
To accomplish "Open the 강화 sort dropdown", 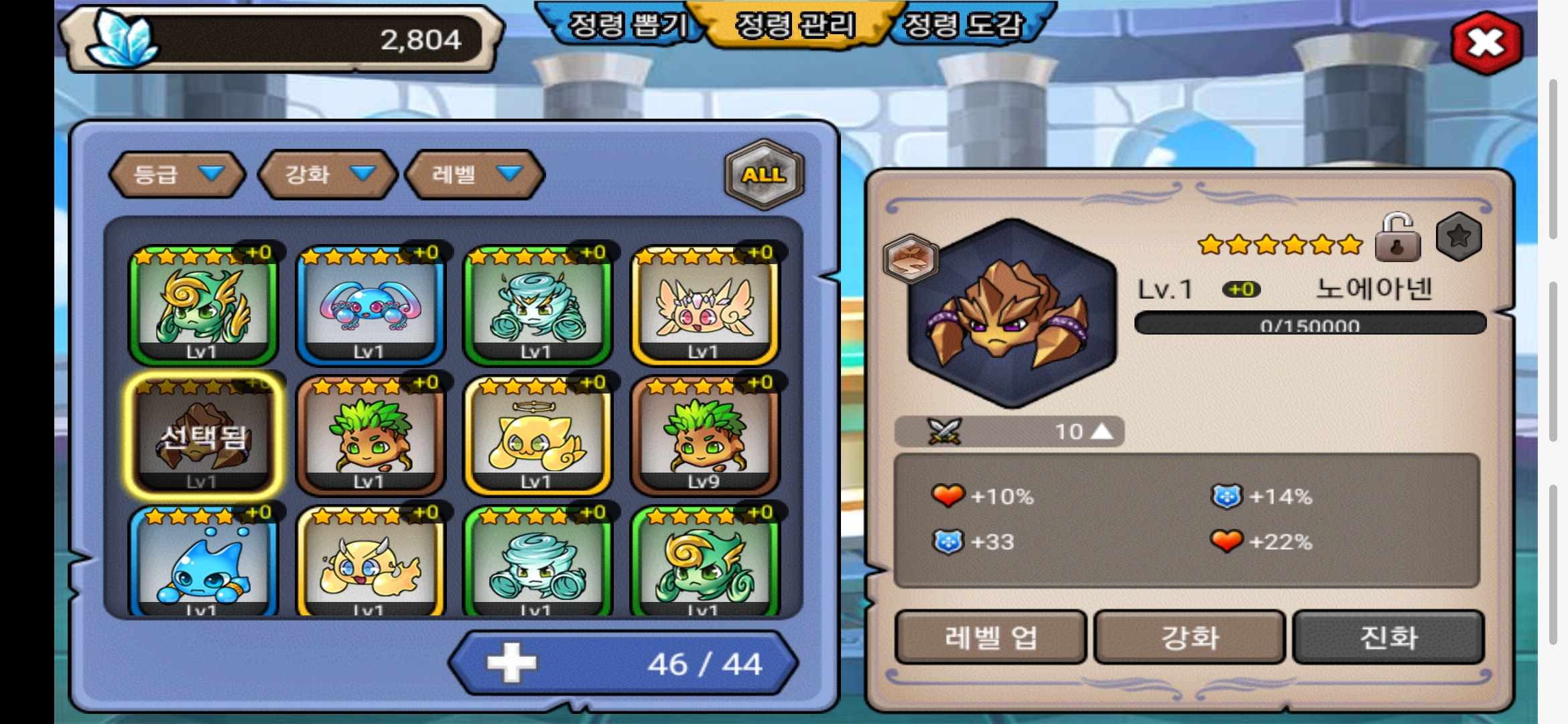I will point(328,174).
